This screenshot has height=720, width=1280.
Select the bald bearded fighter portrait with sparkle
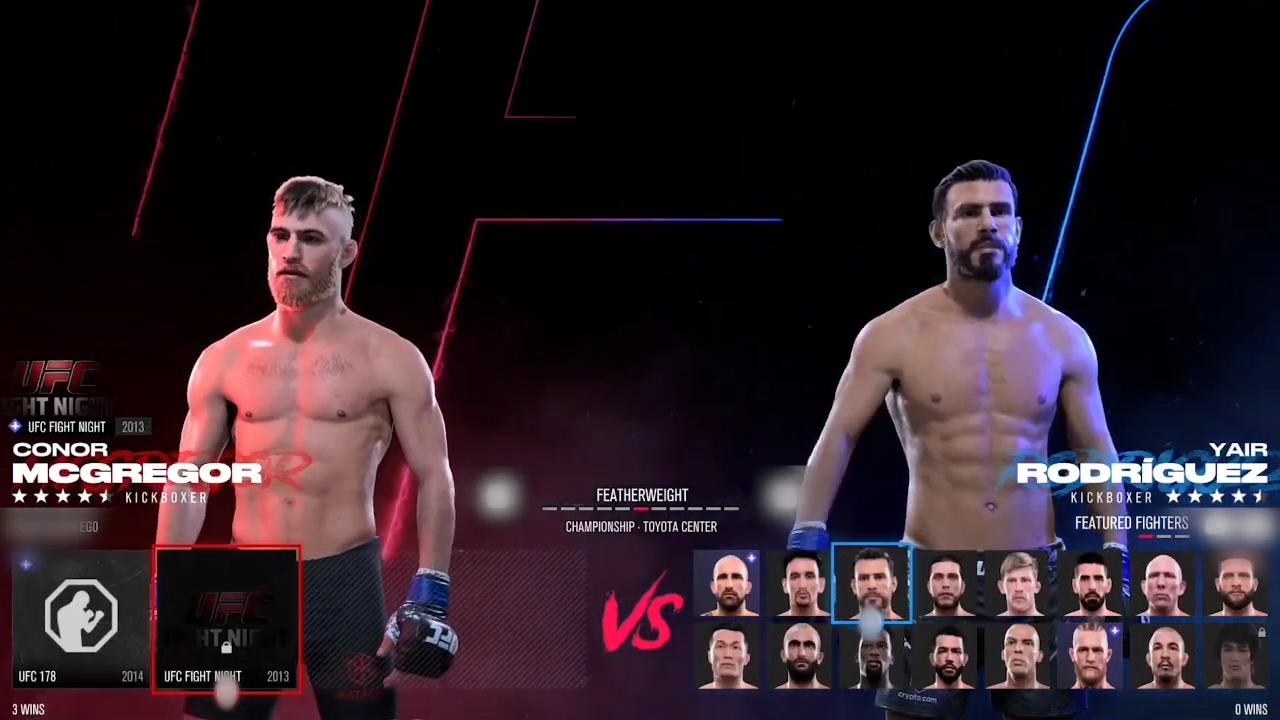pos(728,584)
